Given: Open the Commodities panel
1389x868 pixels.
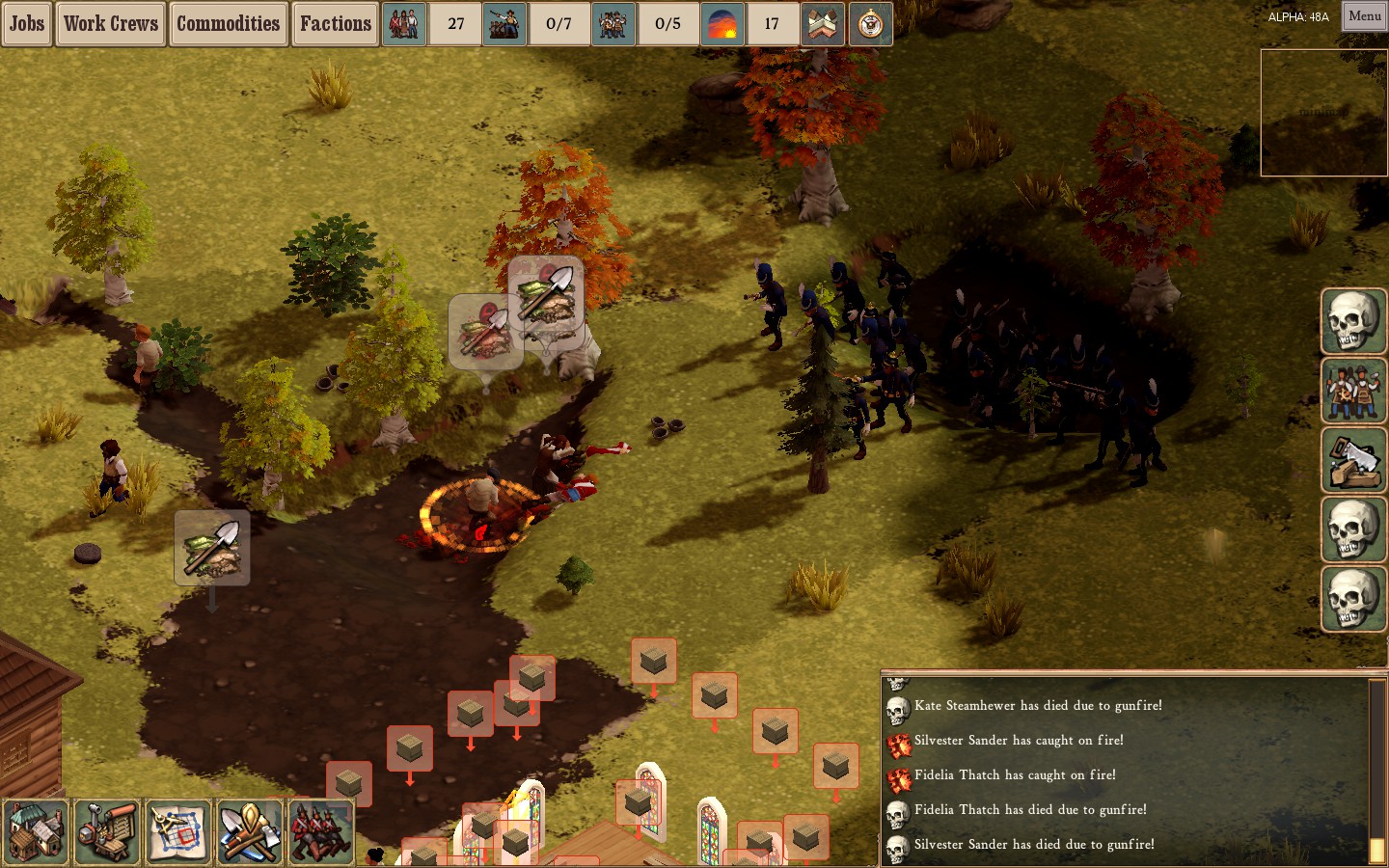Looking at the screenshot, I should pos(228,24).
